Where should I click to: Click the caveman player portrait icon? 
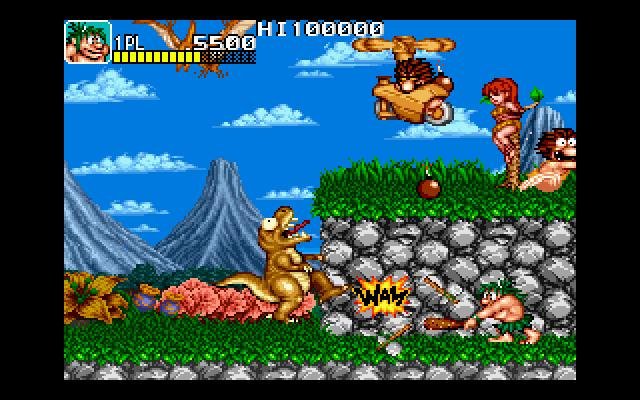click(87, 43)
